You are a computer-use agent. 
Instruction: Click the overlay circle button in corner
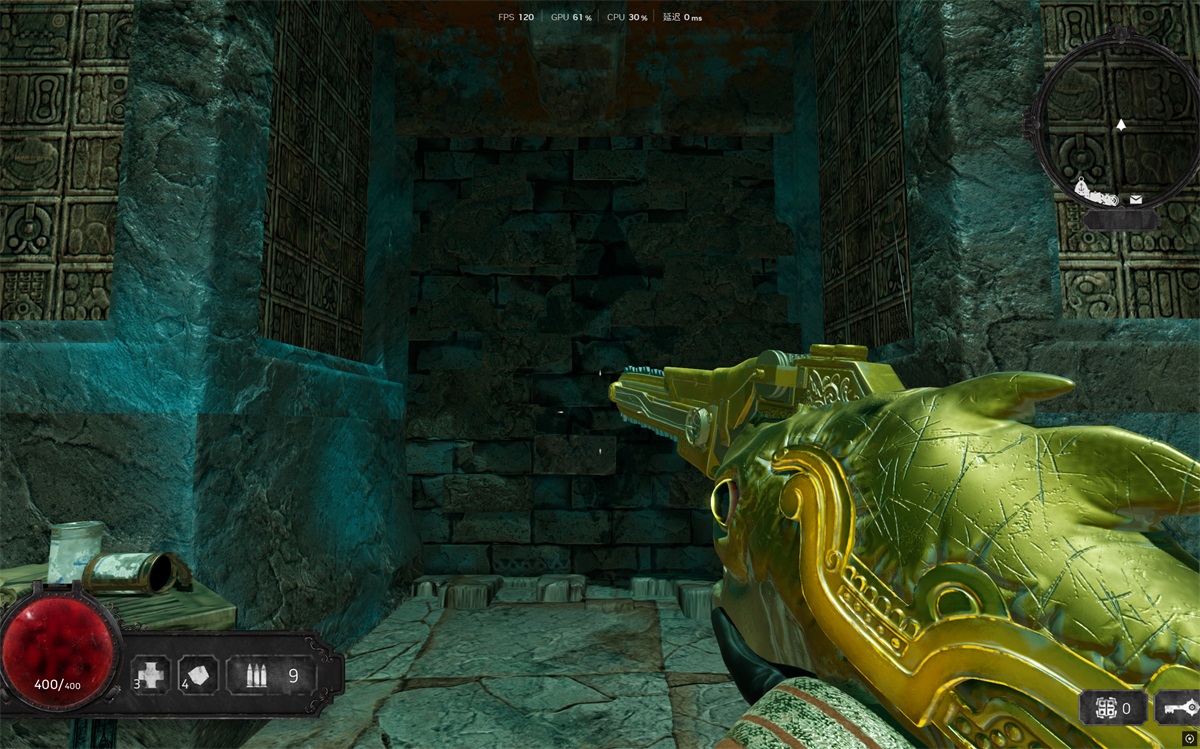pos(1189,738)
